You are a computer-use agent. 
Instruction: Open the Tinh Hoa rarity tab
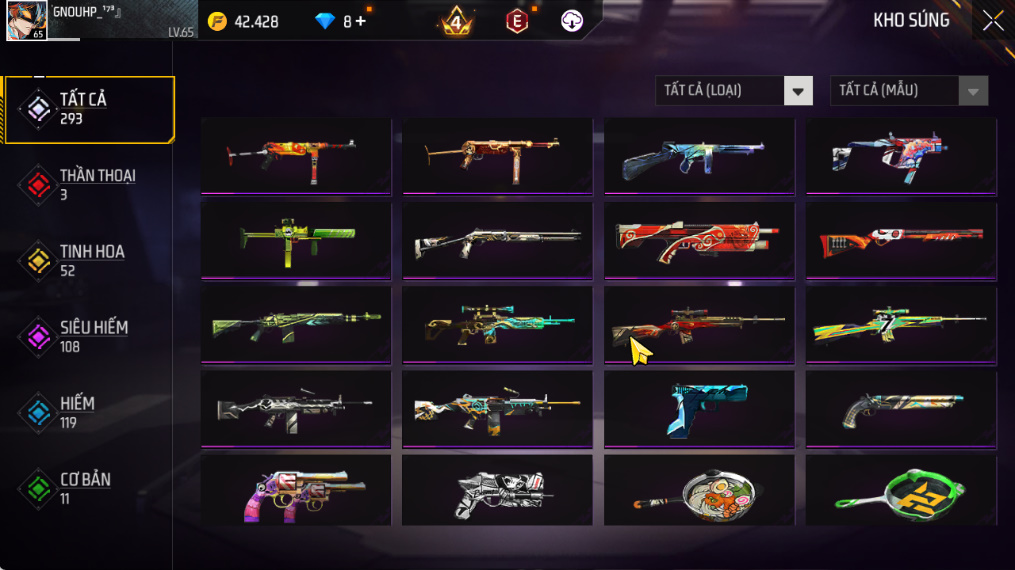tap(90, 260)
